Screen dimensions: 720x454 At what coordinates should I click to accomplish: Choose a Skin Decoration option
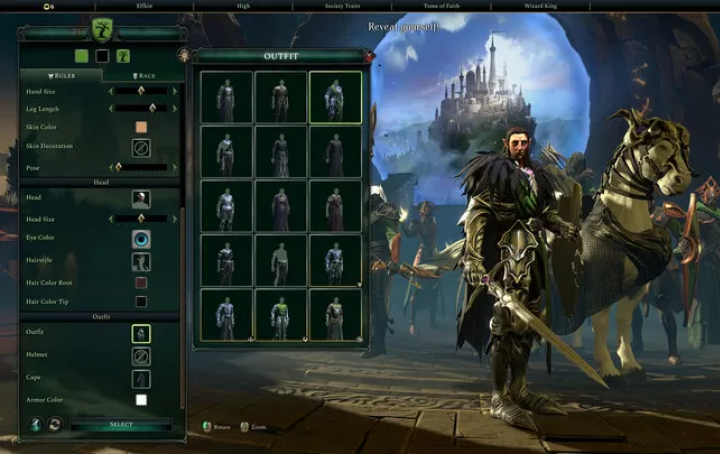click(x=141, y=147)
